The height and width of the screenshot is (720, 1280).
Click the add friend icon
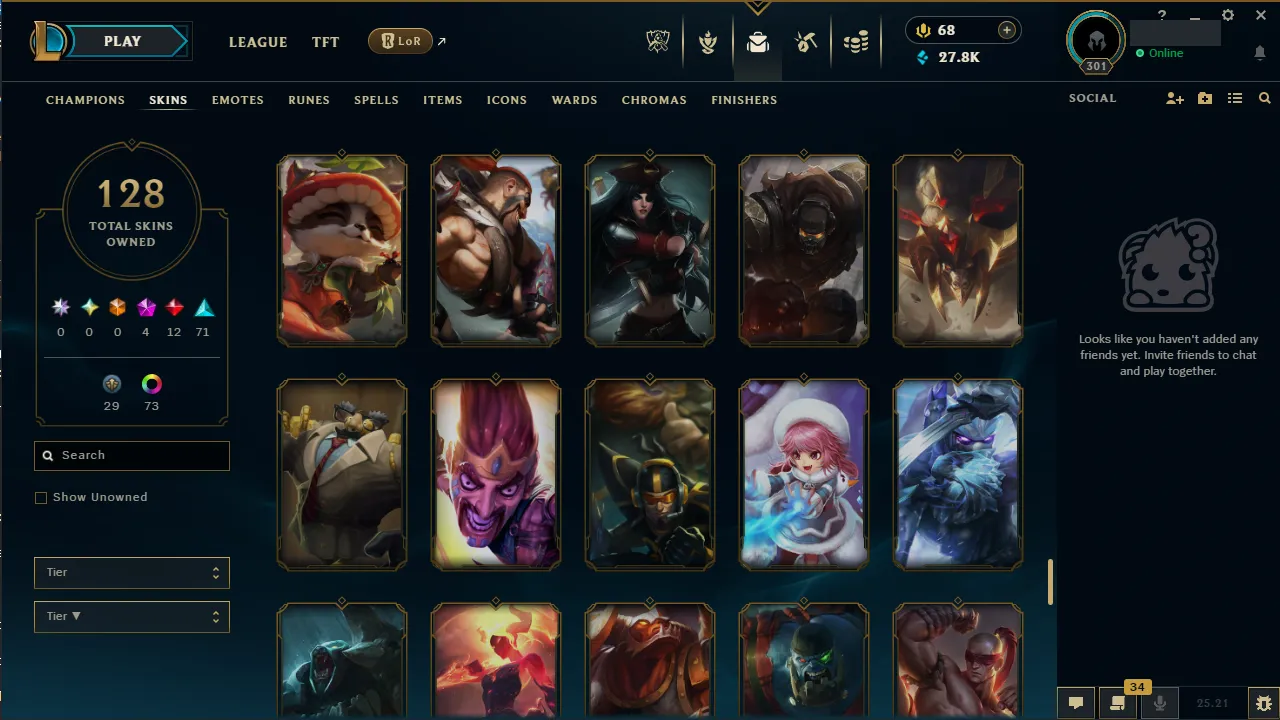[x=1174, y=98]
